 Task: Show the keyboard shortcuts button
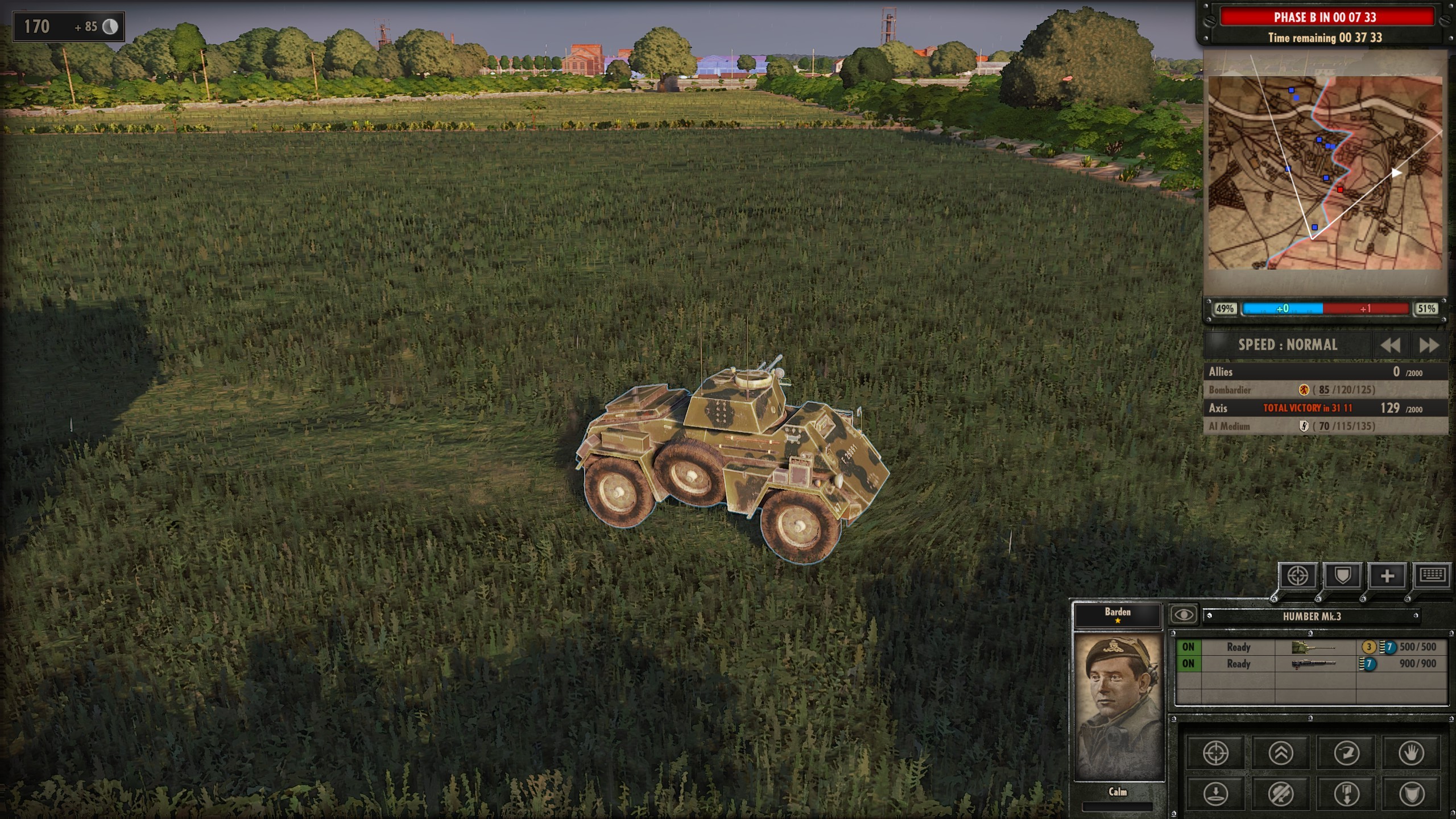point(1432,576)
